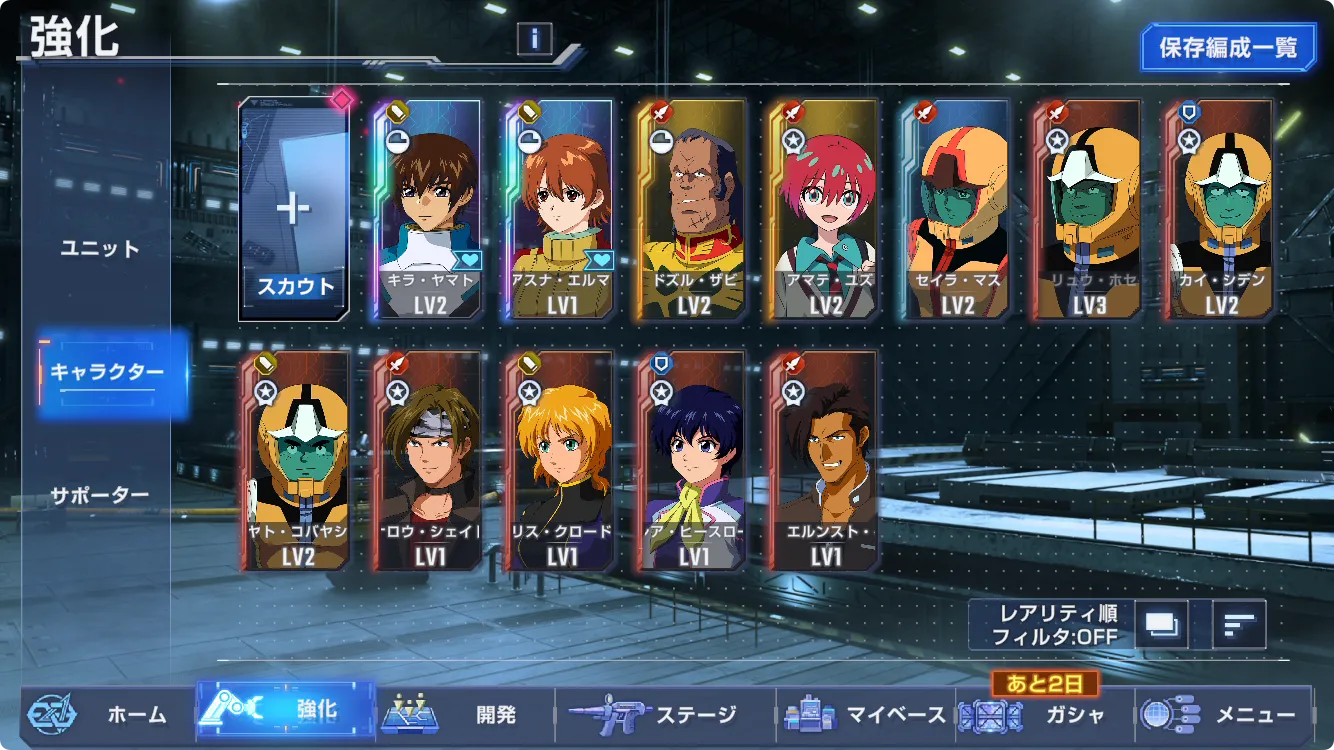Choose アスナ・エルマ character card
The height and width of the screenshot is (750, 1334).
point(561,210)
